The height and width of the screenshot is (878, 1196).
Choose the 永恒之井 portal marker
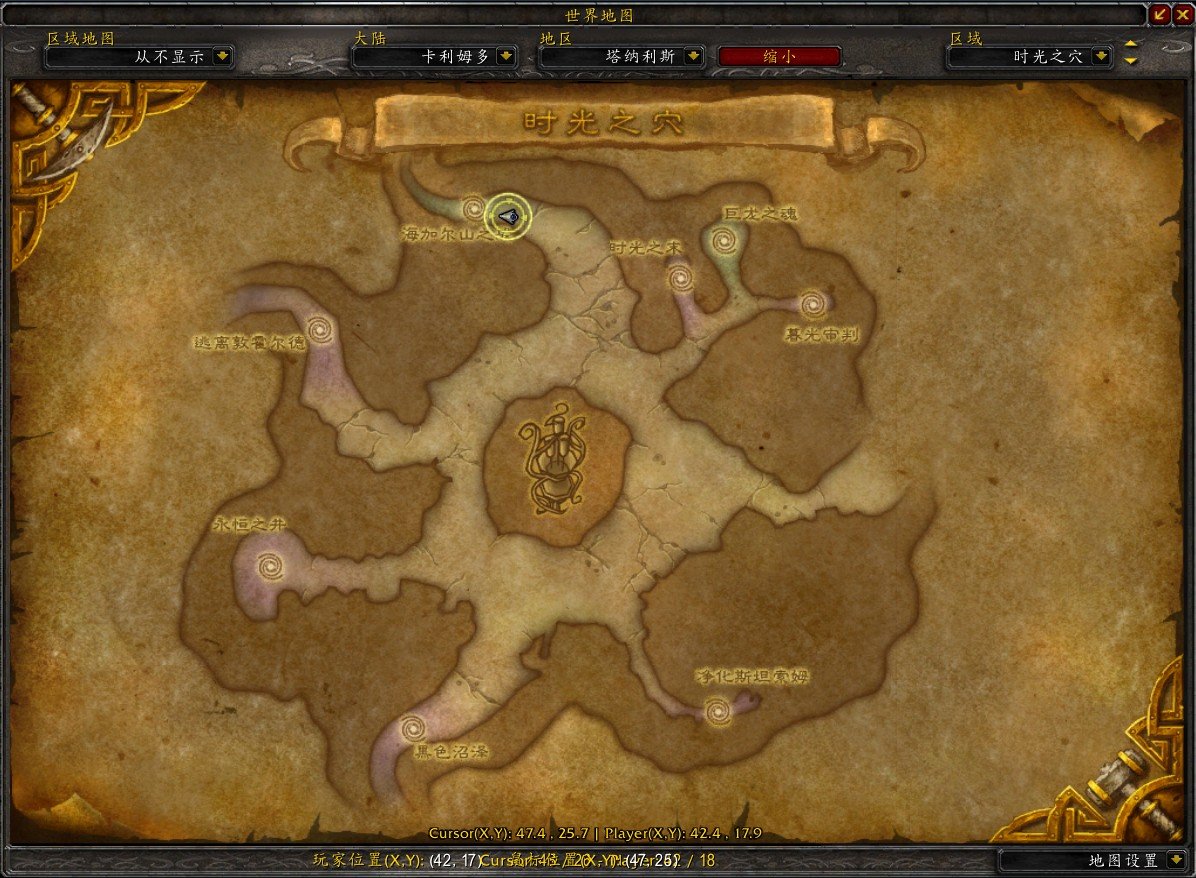[268, 568]
